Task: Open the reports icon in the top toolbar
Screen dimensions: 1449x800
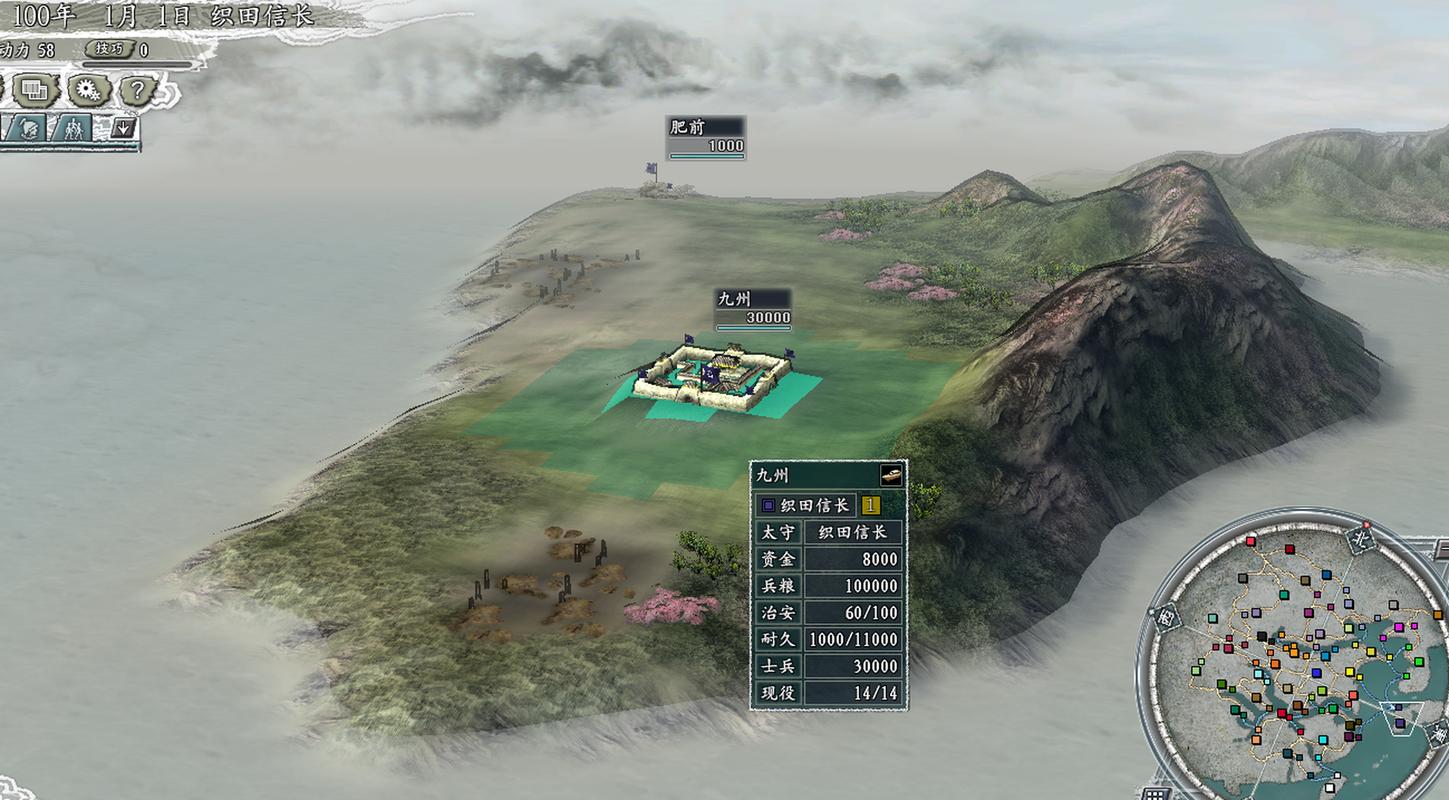Action: click(x=34, y=89)
